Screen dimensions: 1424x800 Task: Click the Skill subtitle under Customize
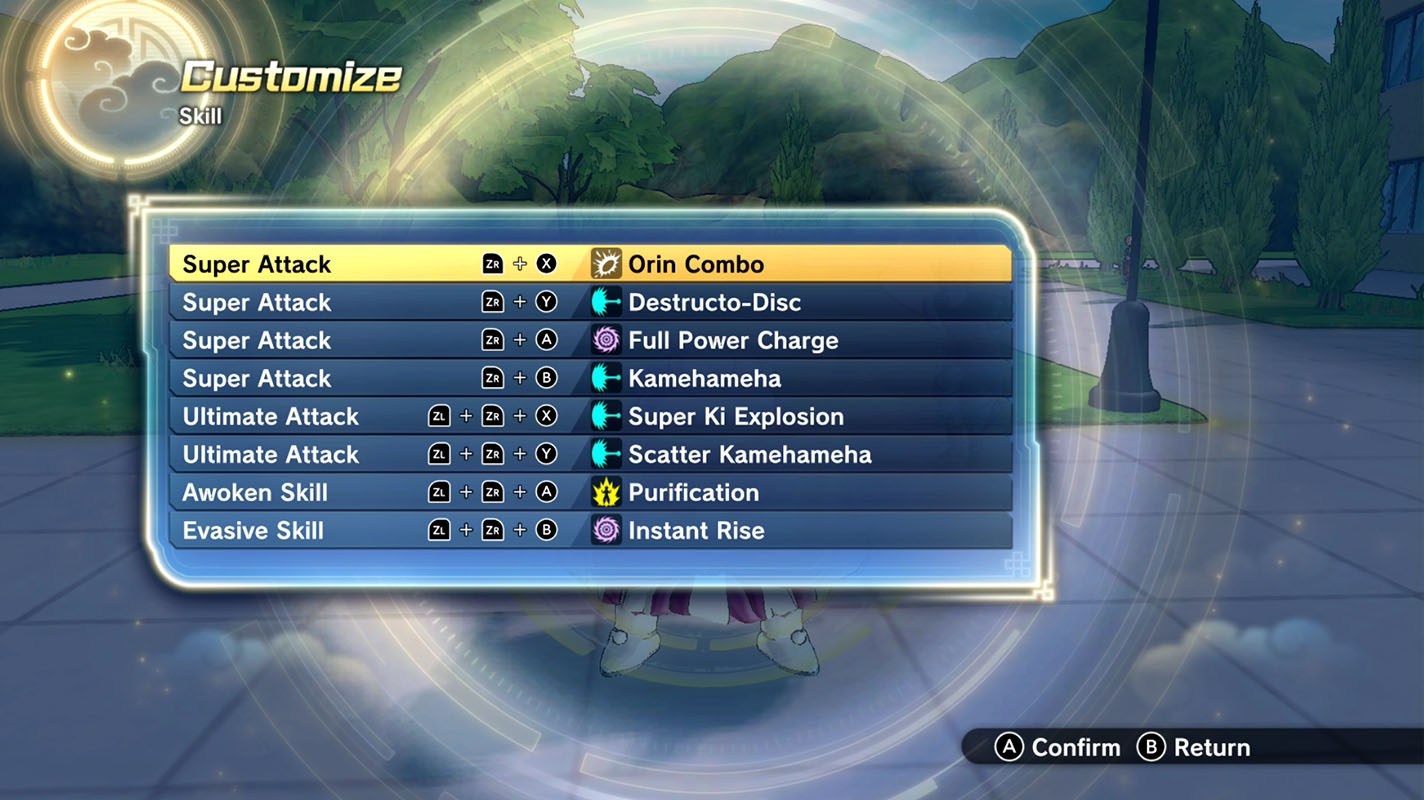(201, 116)
